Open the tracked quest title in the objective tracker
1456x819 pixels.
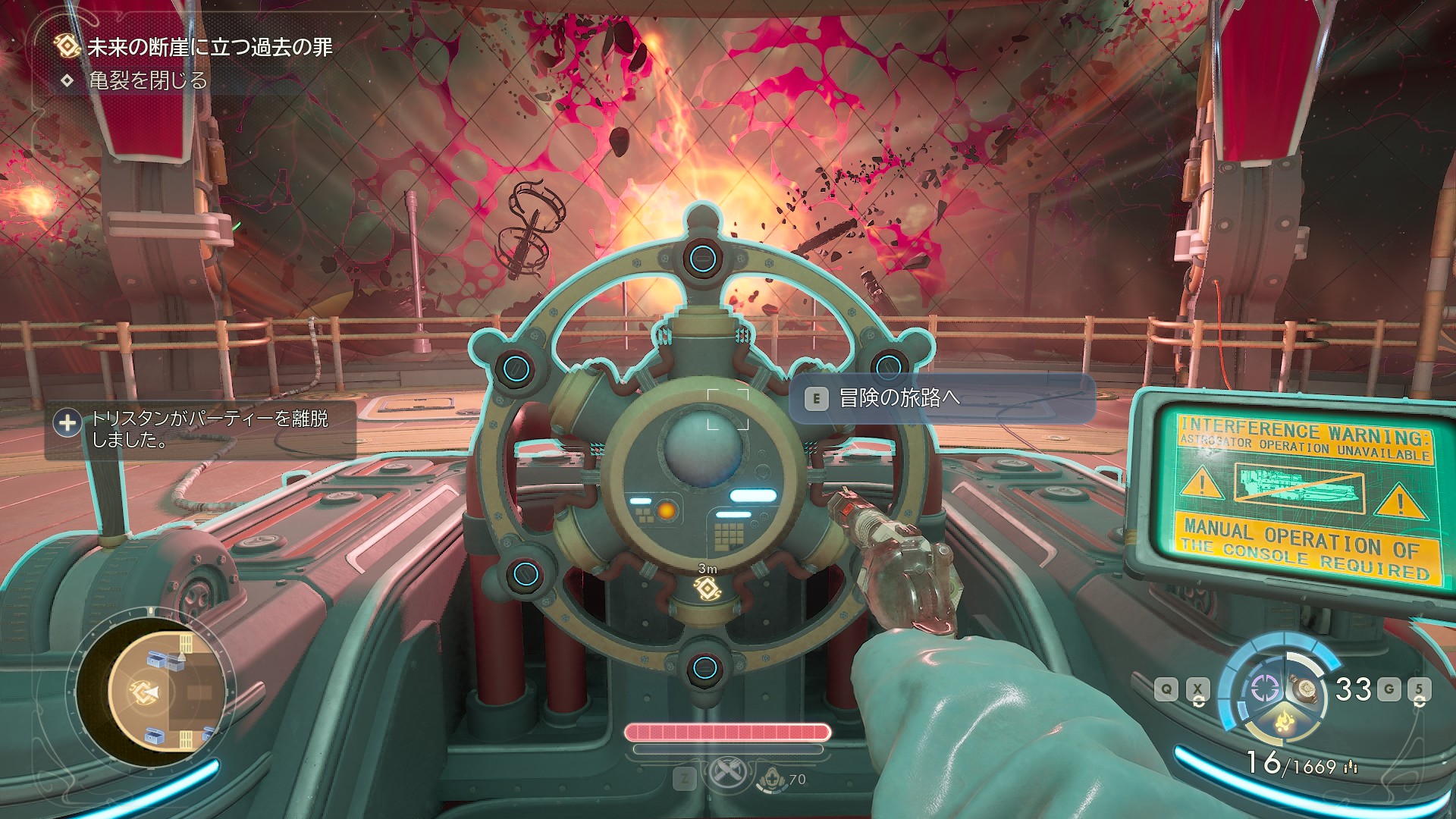point(209,47)
